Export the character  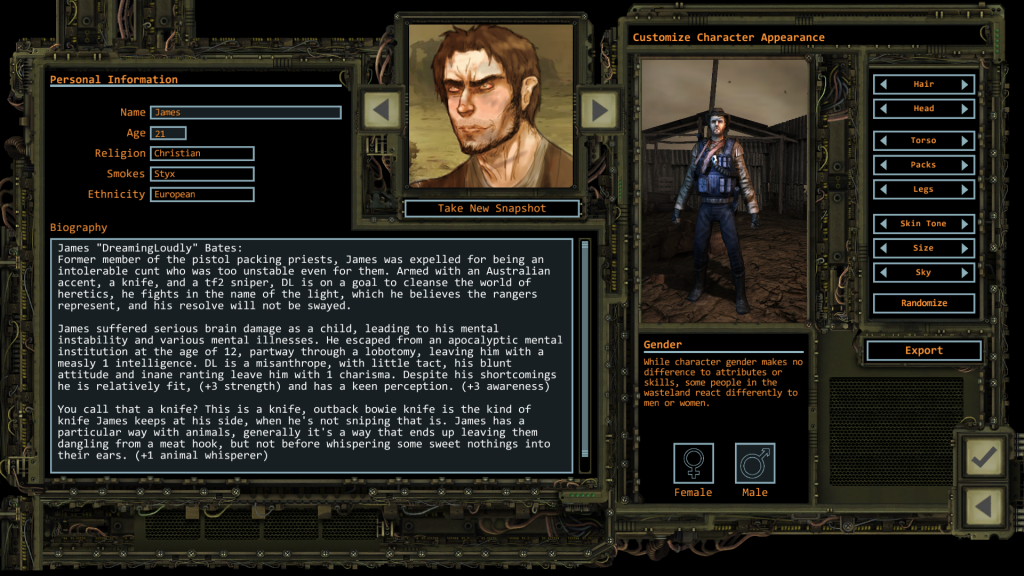[924, 351]
